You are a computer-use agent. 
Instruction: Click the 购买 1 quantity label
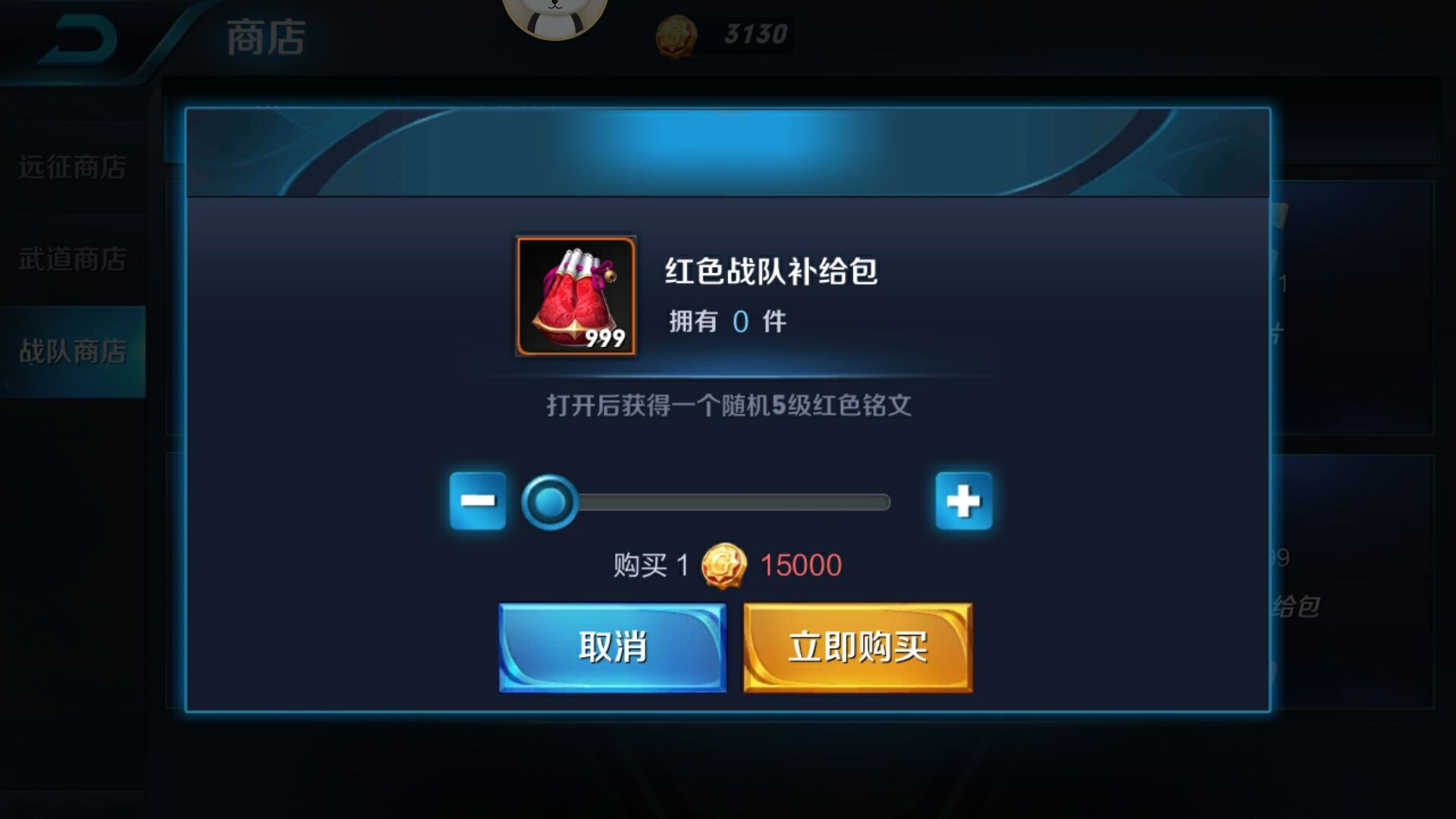pyautogui.click(x=651, y=565)
